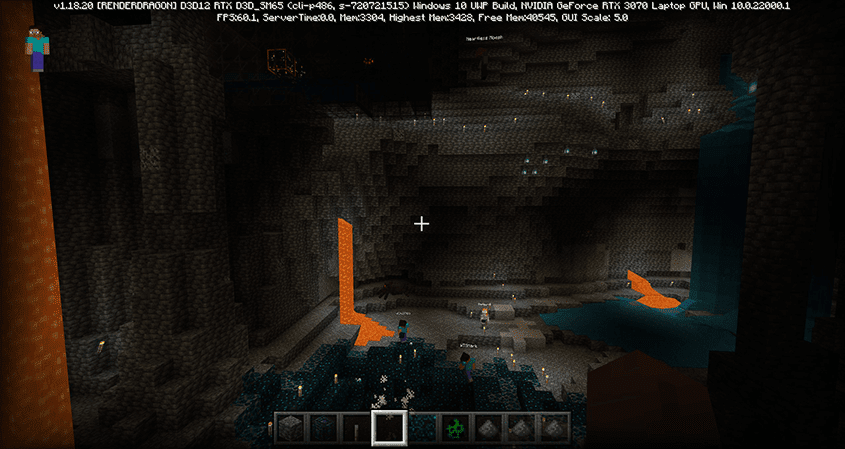Image resolution: width=845 pixels, height=449 pixels.
Task: Select the green vine item hotbar slot
Action: pos(454,428)
